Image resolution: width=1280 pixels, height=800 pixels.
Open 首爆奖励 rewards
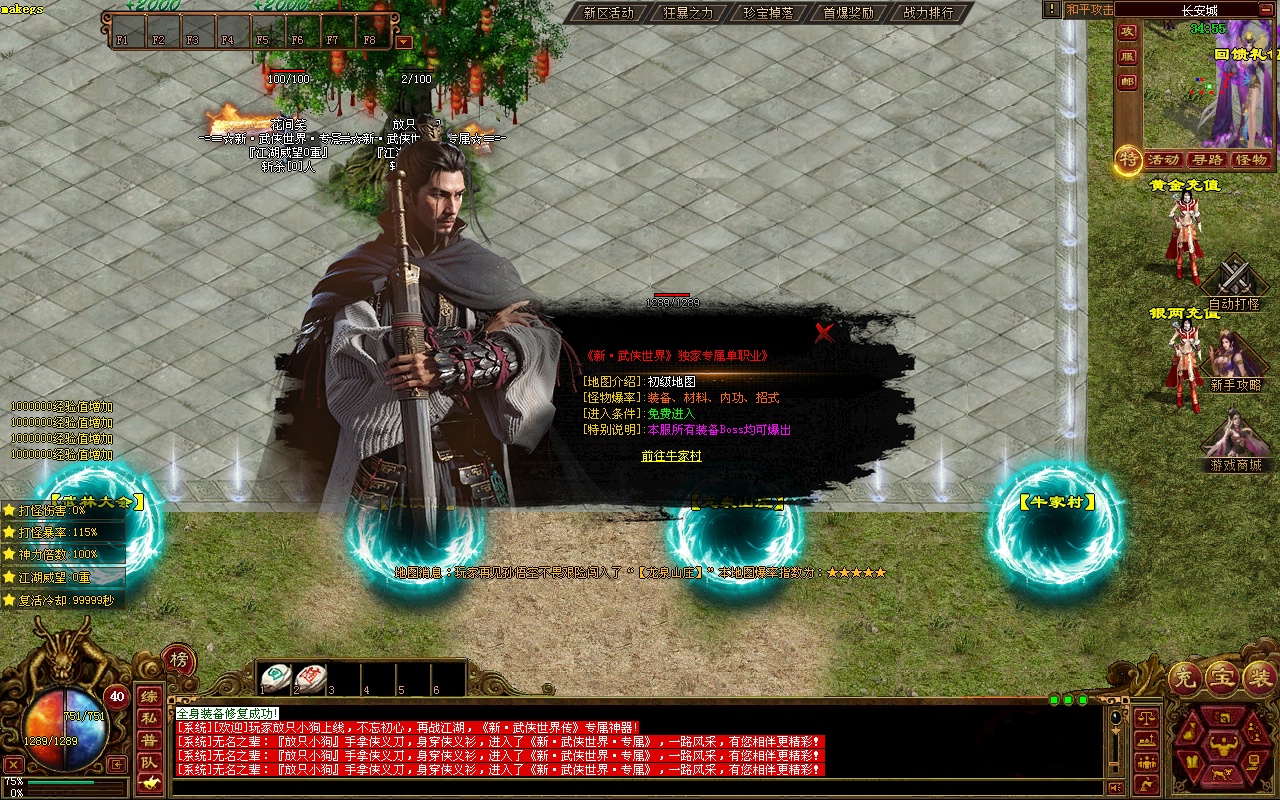point(848,13)
